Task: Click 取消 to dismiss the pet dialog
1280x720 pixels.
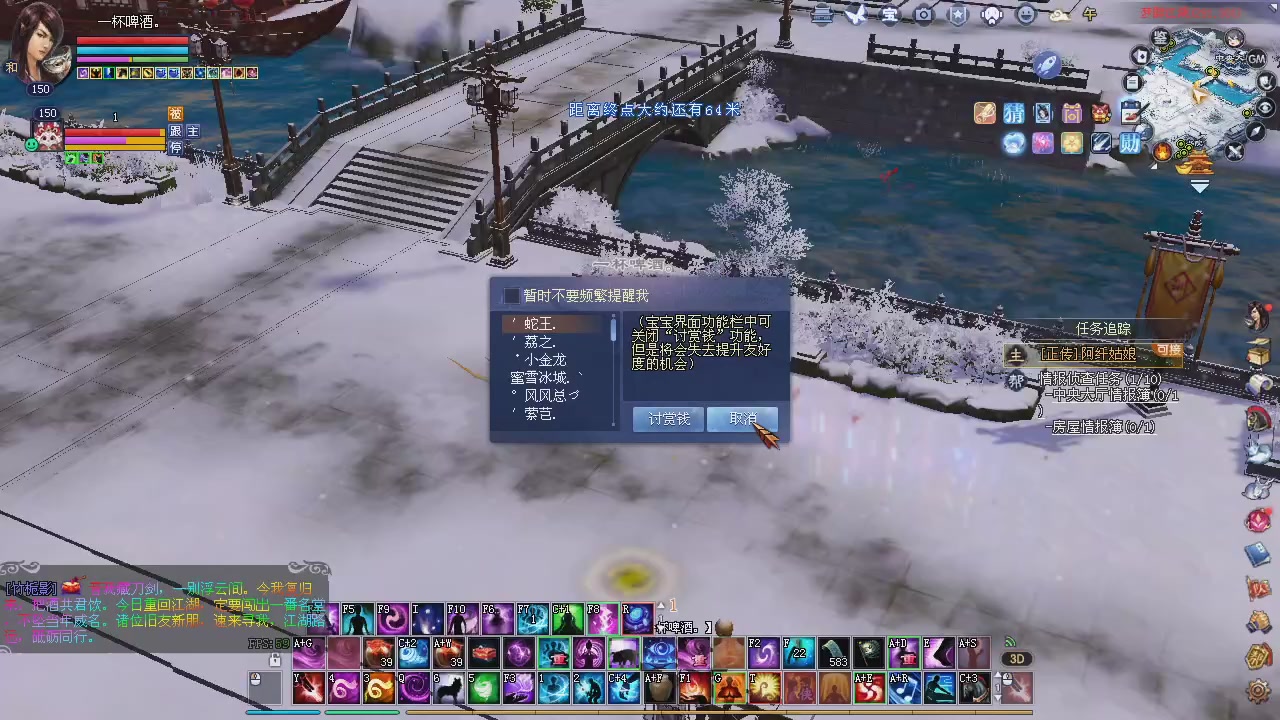Action: (743, 419)
